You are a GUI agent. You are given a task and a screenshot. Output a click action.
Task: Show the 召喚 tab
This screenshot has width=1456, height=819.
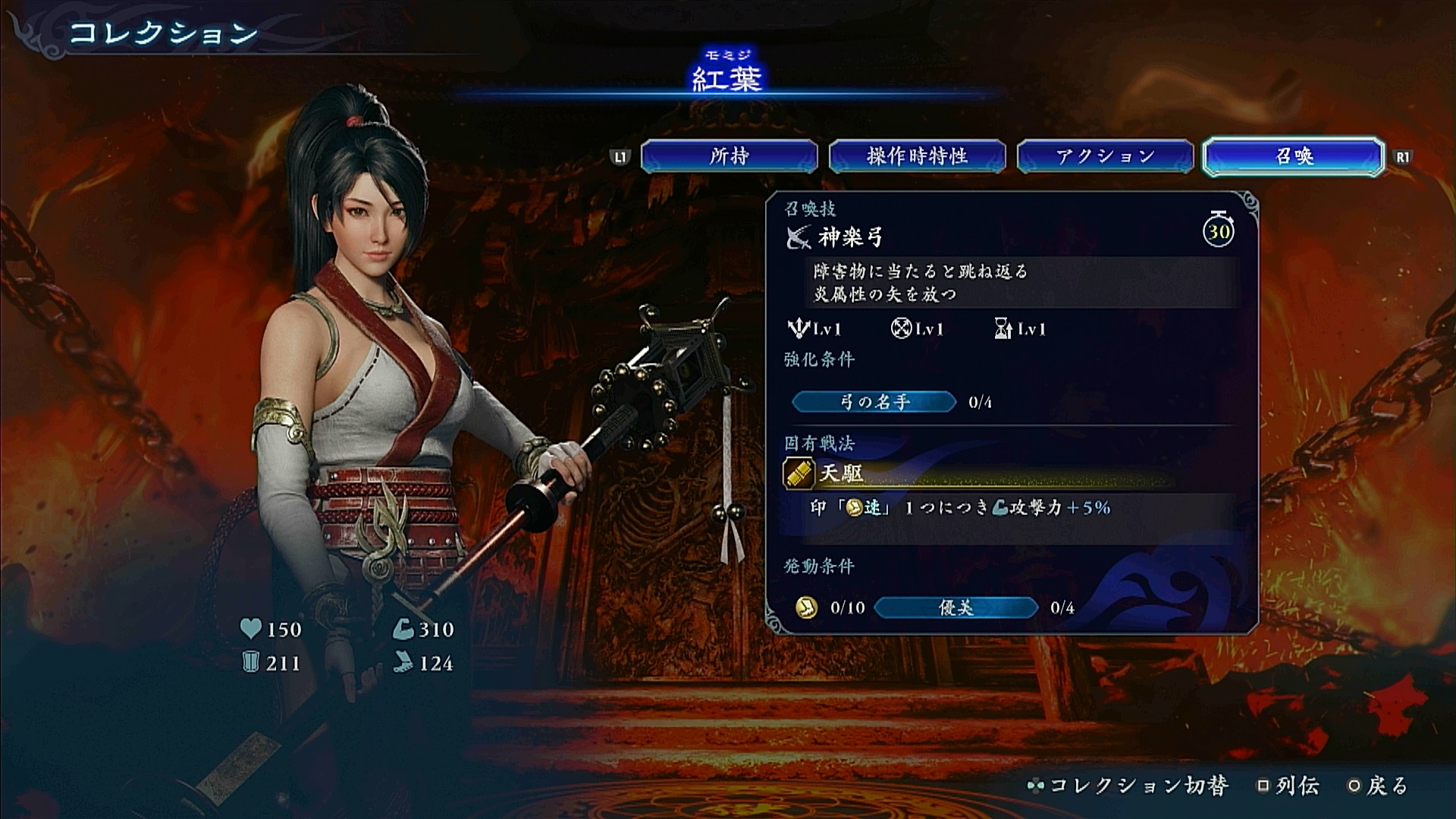coord(1294,156)
